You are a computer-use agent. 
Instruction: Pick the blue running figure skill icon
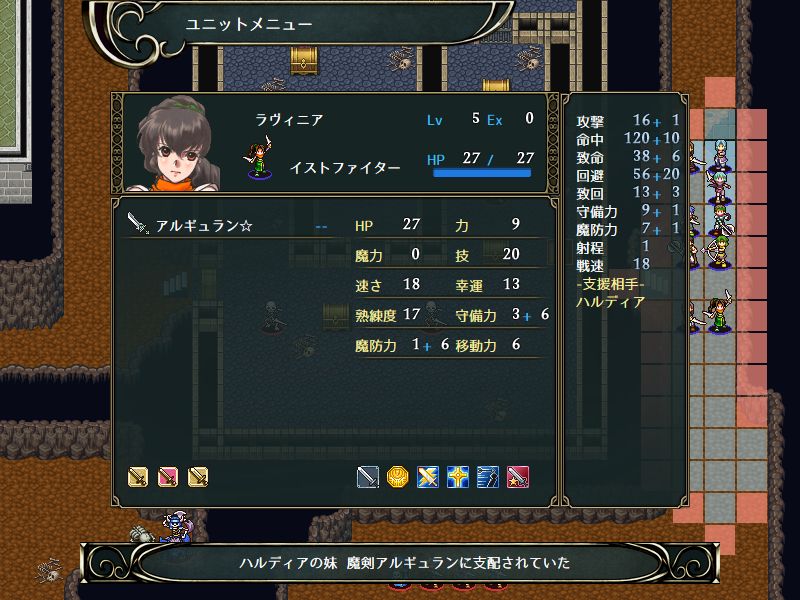point(488,477)
